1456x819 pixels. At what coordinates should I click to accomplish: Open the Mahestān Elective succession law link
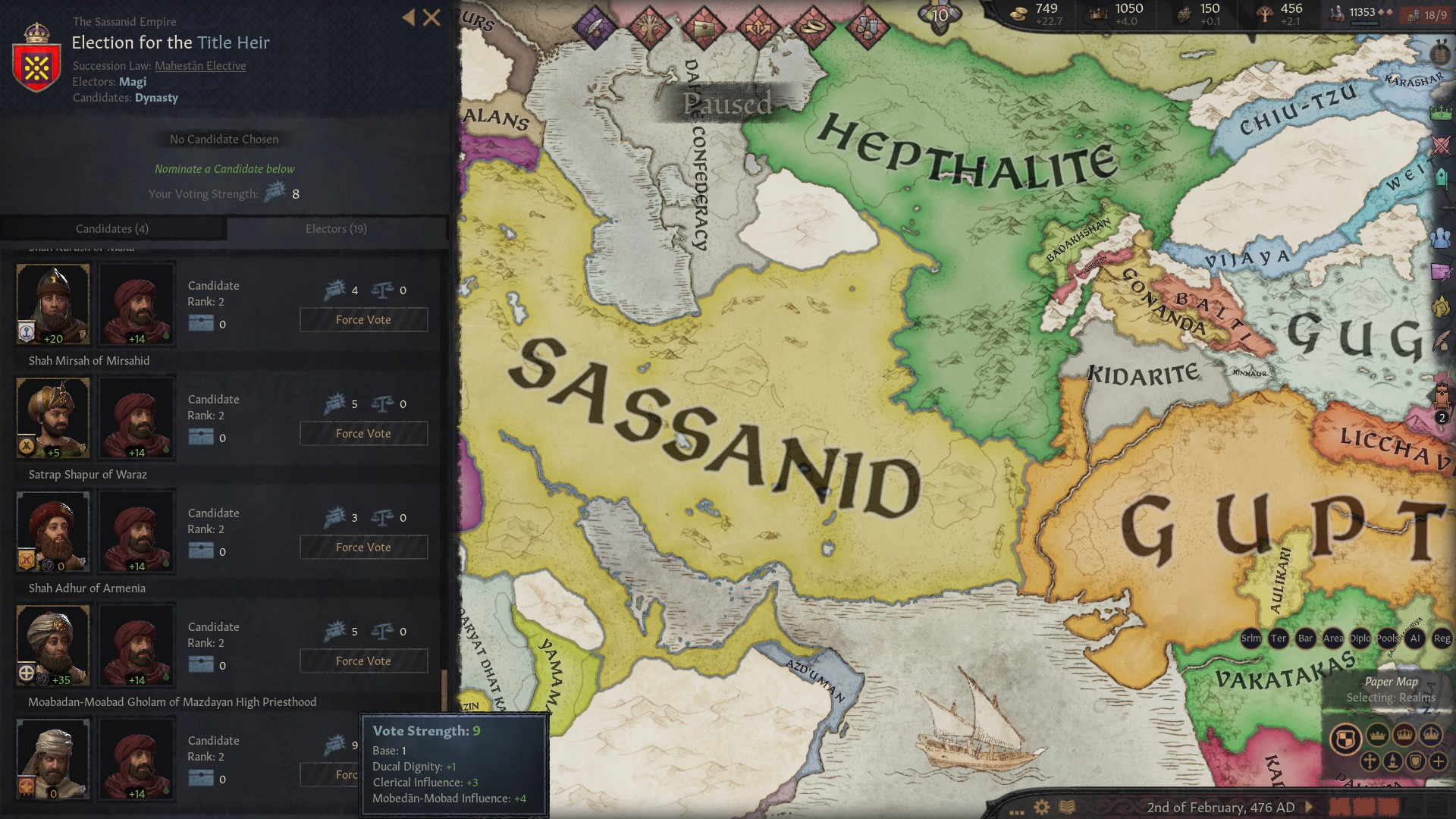point(199,66)
